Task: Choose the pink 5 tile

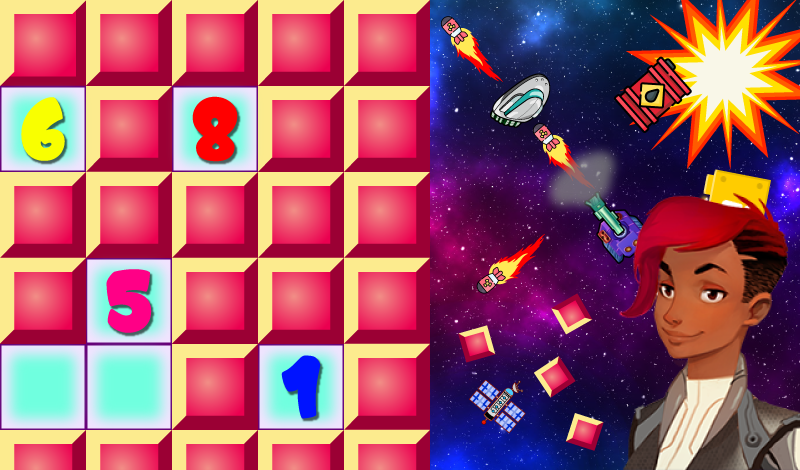Action: (x=128, y=301)
